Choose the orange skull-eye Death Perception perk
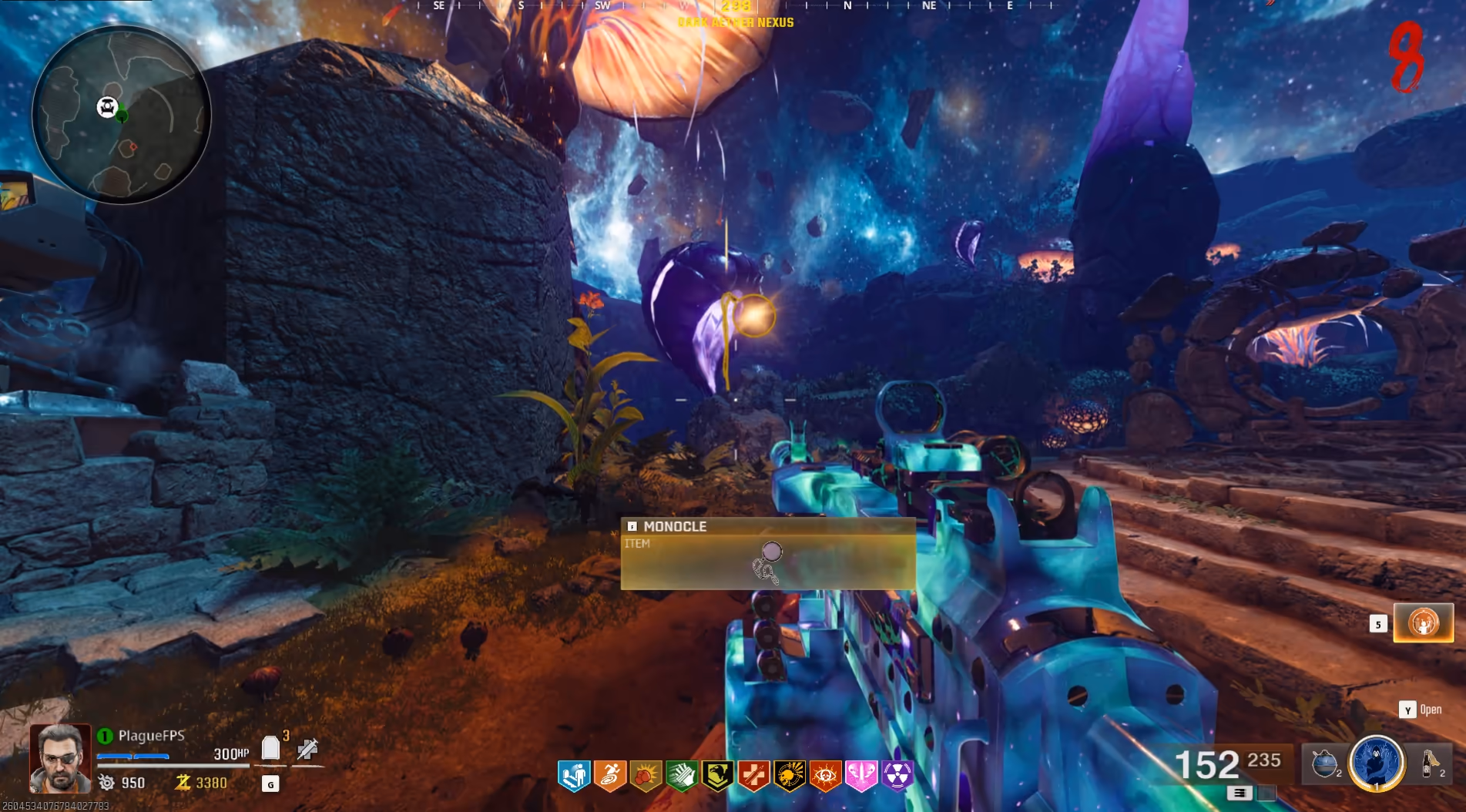The width and height of the screenshot is (1466, 812). pos(825,776)
